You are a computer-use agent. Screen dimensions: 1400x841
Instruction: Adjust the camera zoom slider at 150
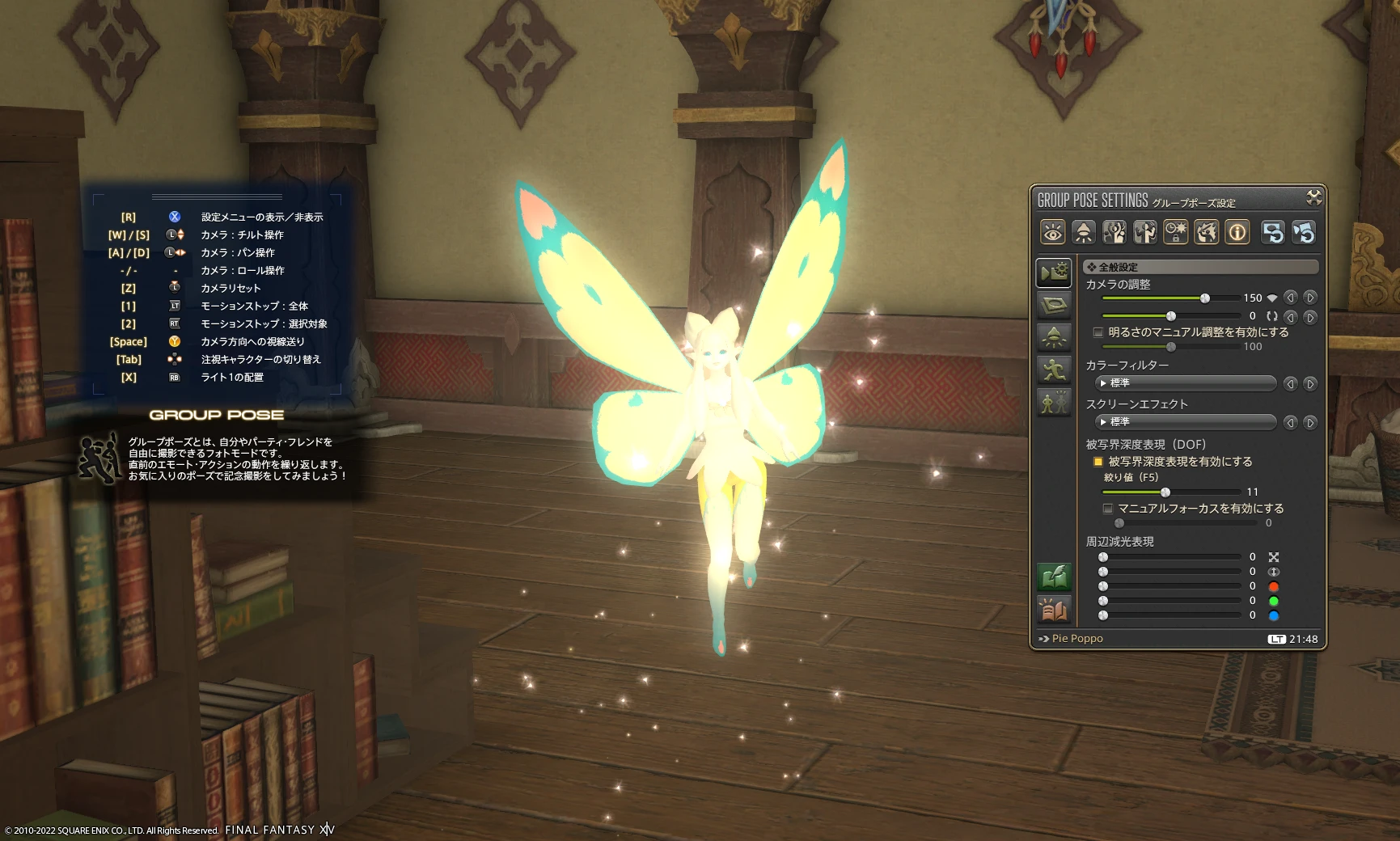pos(1204,298)
